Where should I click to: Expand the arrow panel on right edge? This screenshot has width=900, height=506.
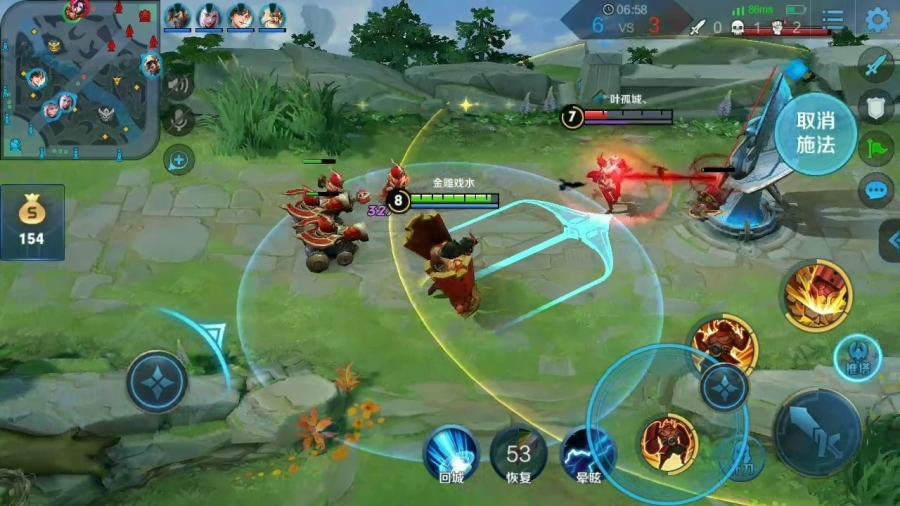[x=889, y=240]
